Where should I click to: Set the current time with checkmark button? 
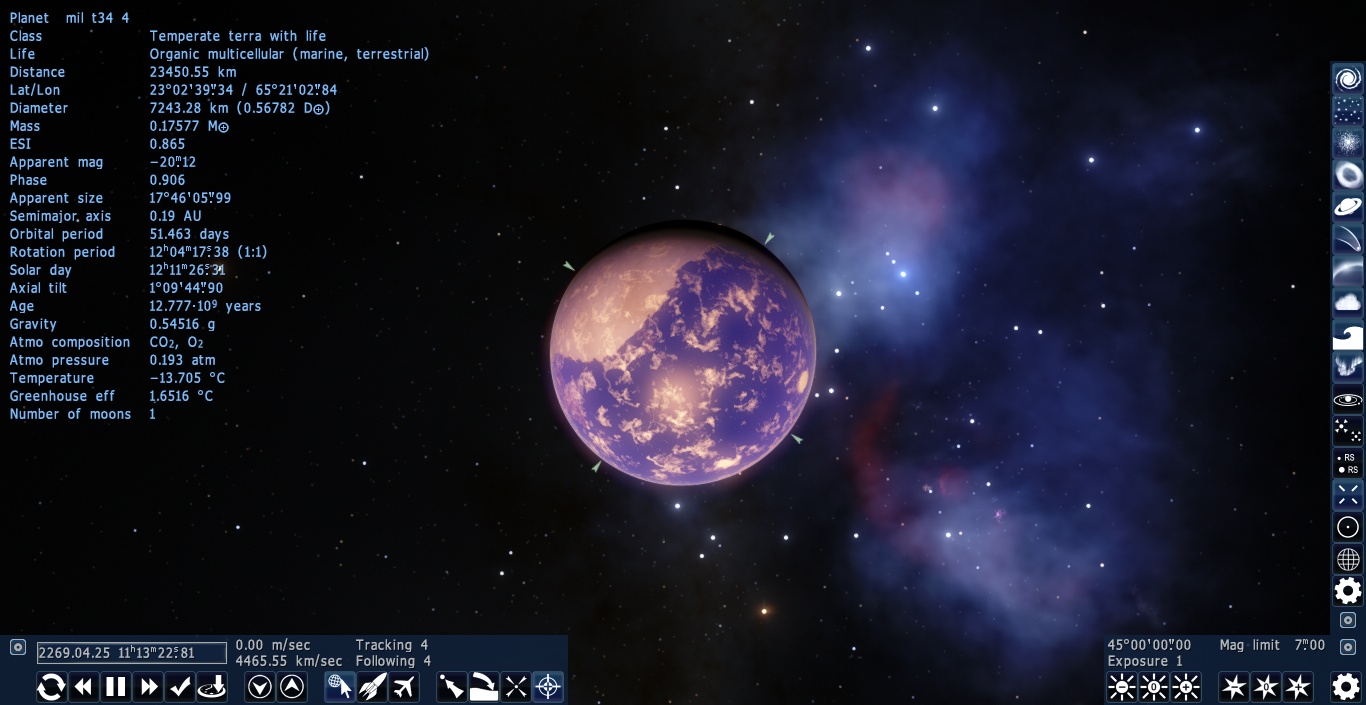point(180,687)
